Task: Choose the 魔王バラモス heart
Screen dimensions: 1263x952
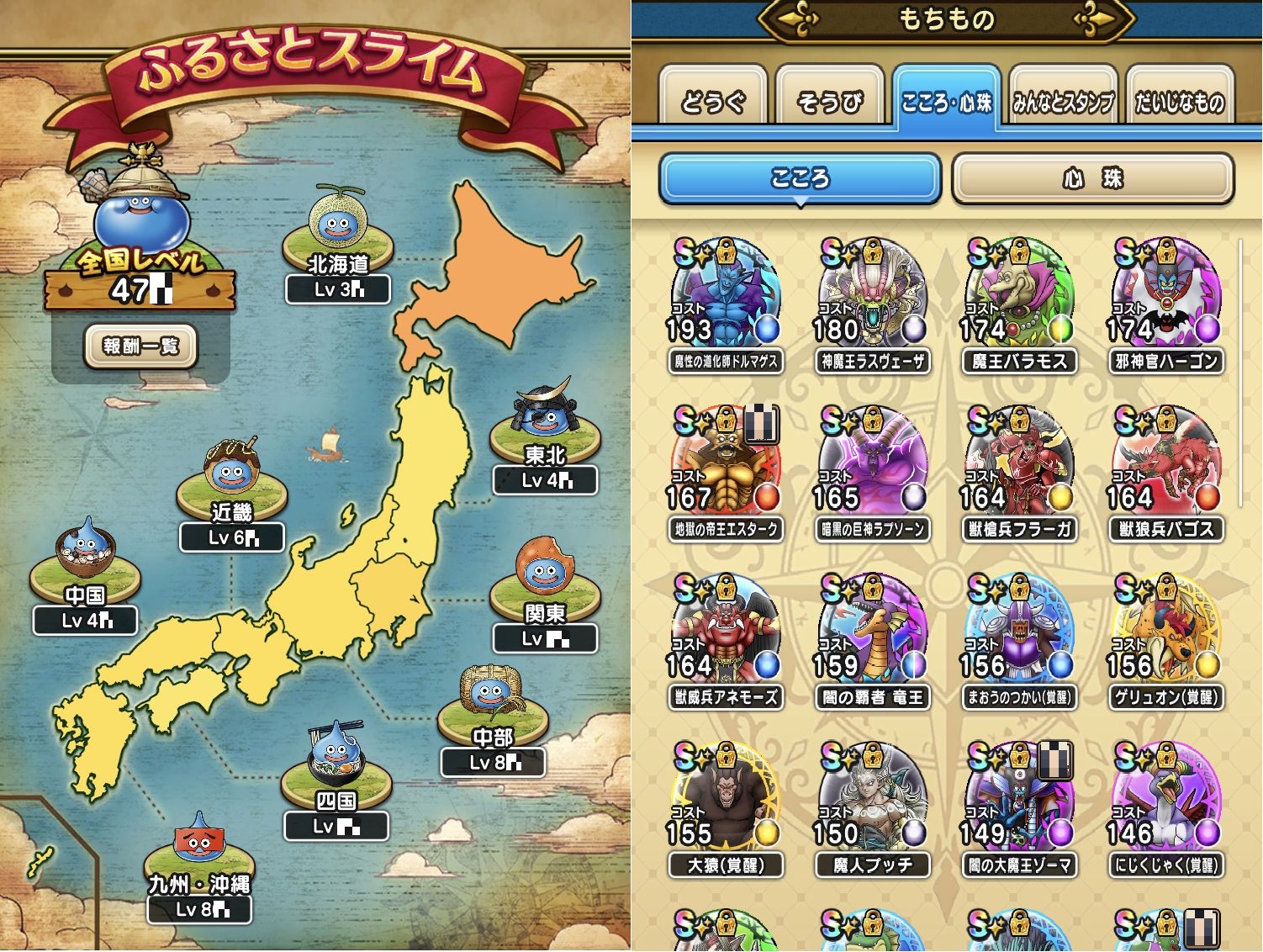Action: (x=1018, y=304)
